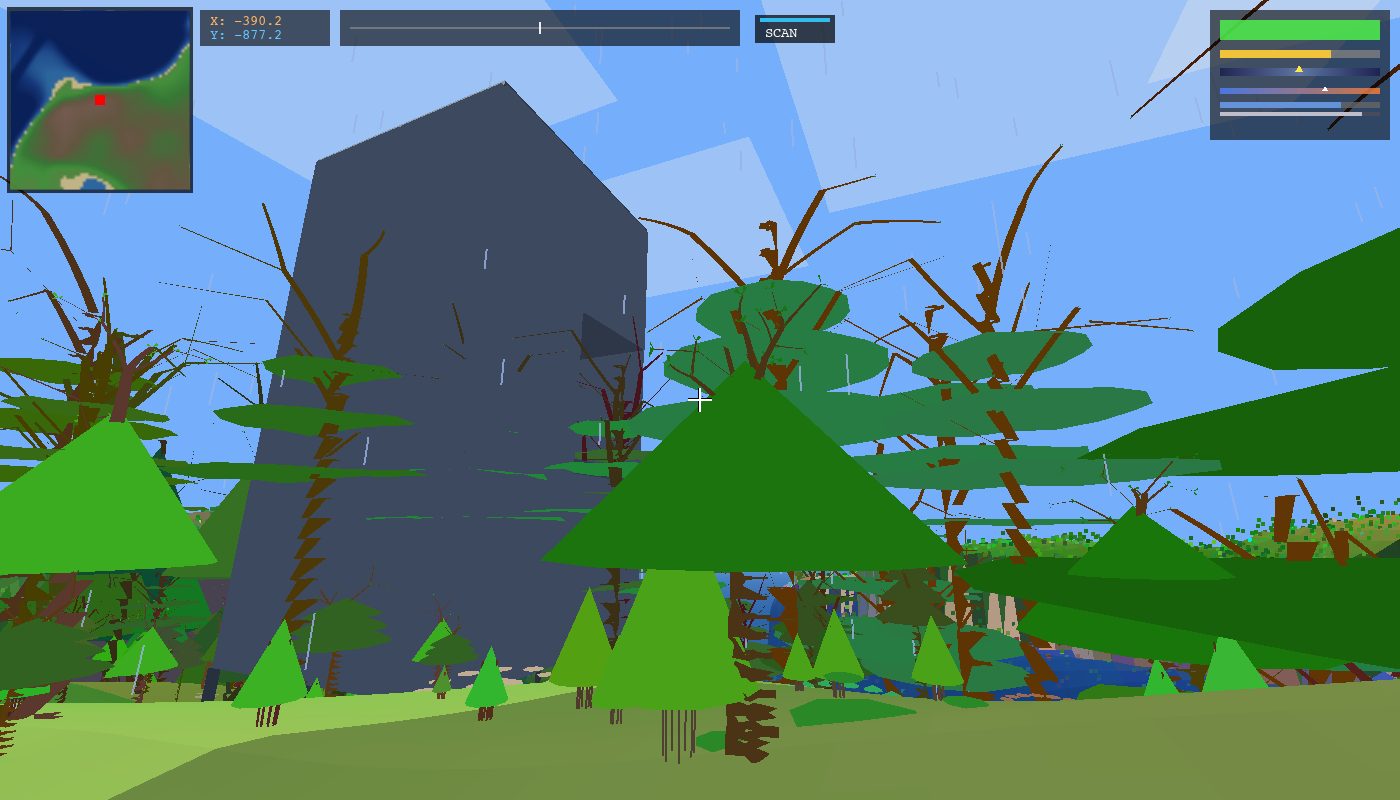Click the cyan indicator above the SCAN button

(x=795, y=18)
